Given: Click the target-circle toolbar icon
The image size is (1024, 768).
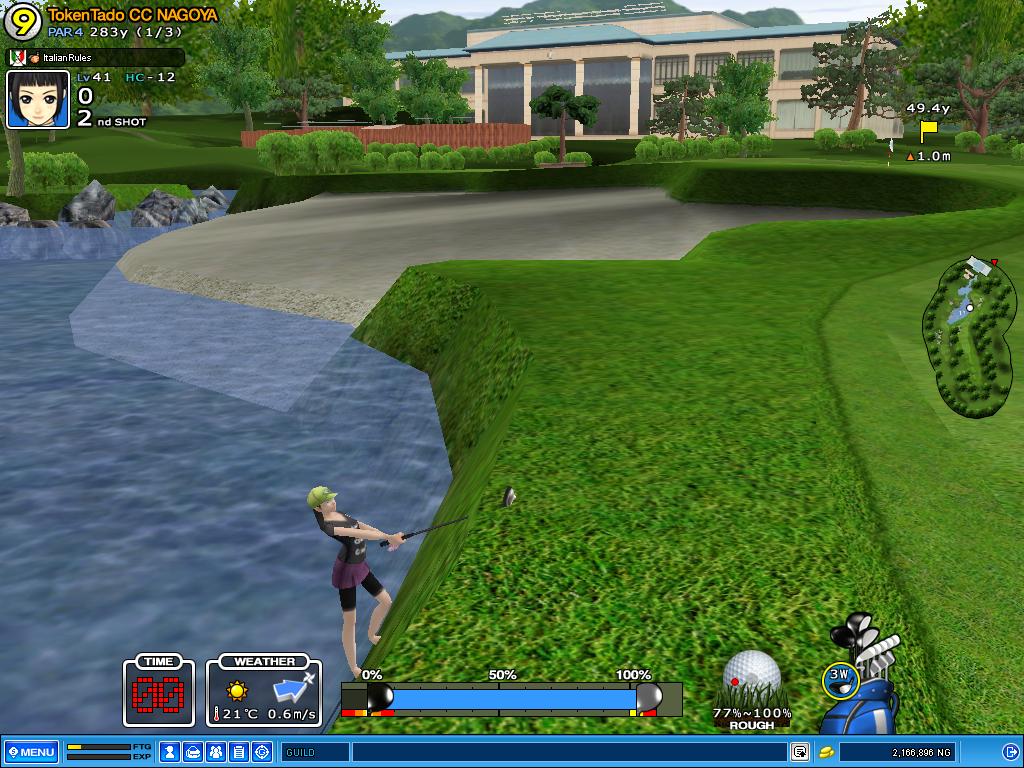Looking at the screenshot, I should click(x=262, y=752).
